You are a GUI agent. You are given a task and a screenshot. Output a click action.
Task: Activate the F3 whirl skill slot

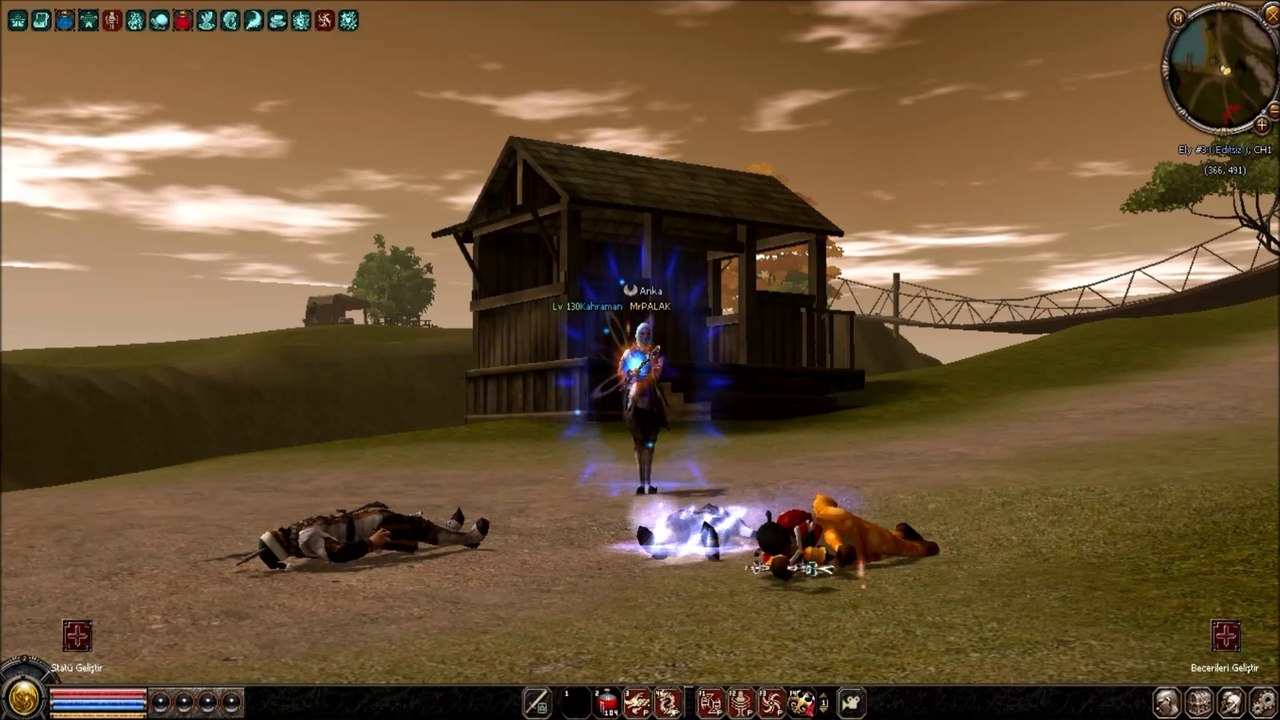click(x=771, y=703)
